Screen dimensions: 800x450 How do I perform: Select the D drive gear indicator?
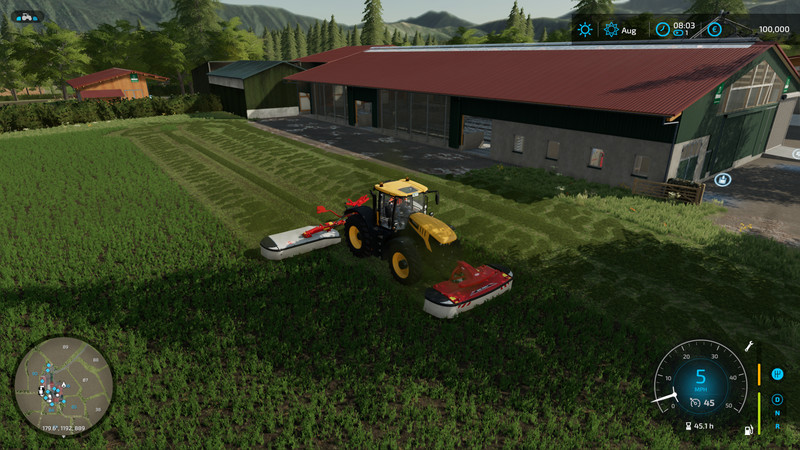777,399
